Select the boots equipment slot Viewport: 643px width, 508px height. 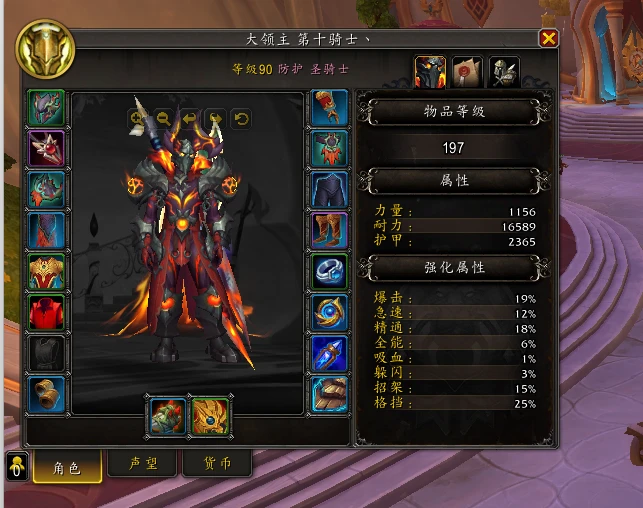coord(330,230)
